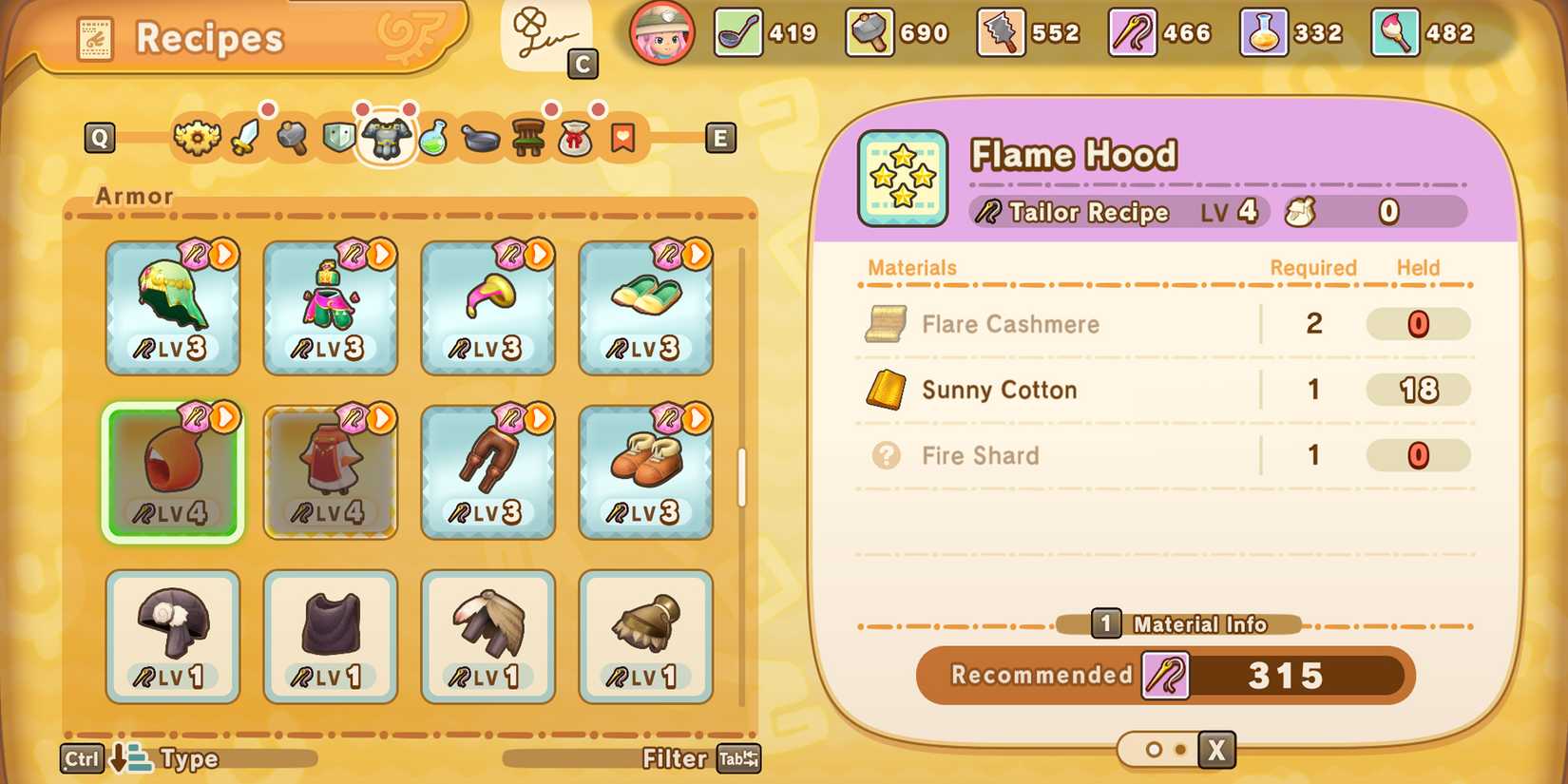Open the weapons recipe category sword icon
Screen dimensions: 1568x784
pyautogui.click(x=243, y=138)
